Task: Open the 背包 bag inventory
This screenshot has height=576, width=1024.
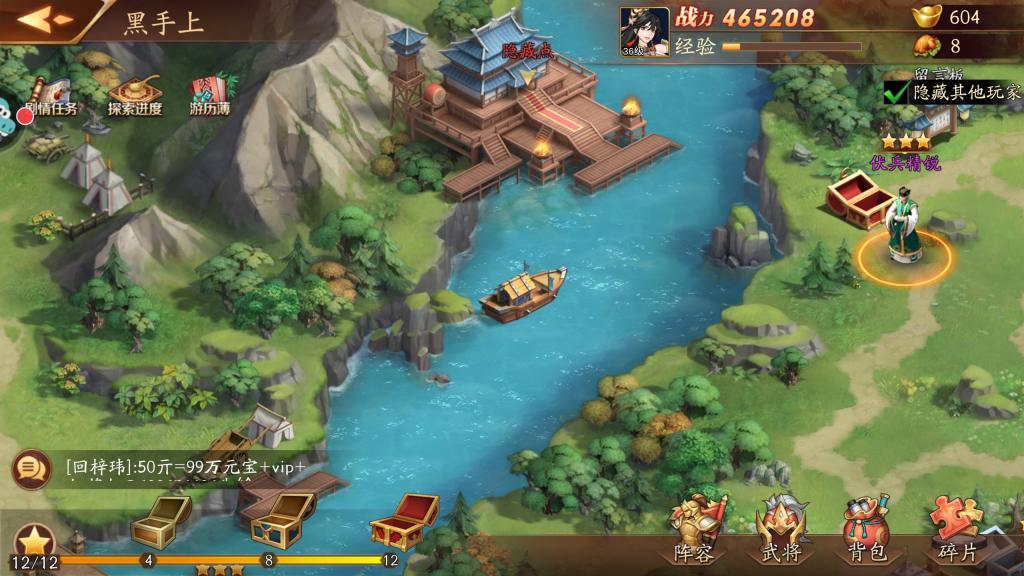Action: coord(865,530)
